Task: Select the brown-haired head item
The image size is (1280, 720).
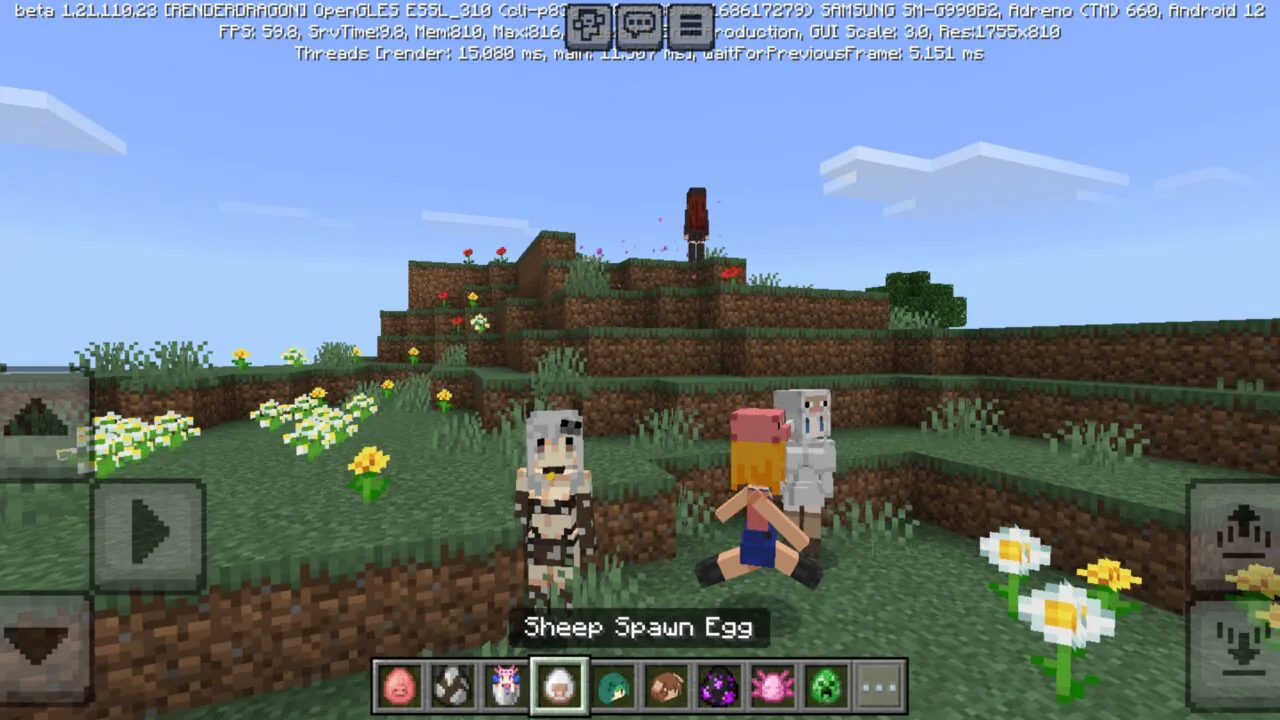Action: [x=666, y=684]
